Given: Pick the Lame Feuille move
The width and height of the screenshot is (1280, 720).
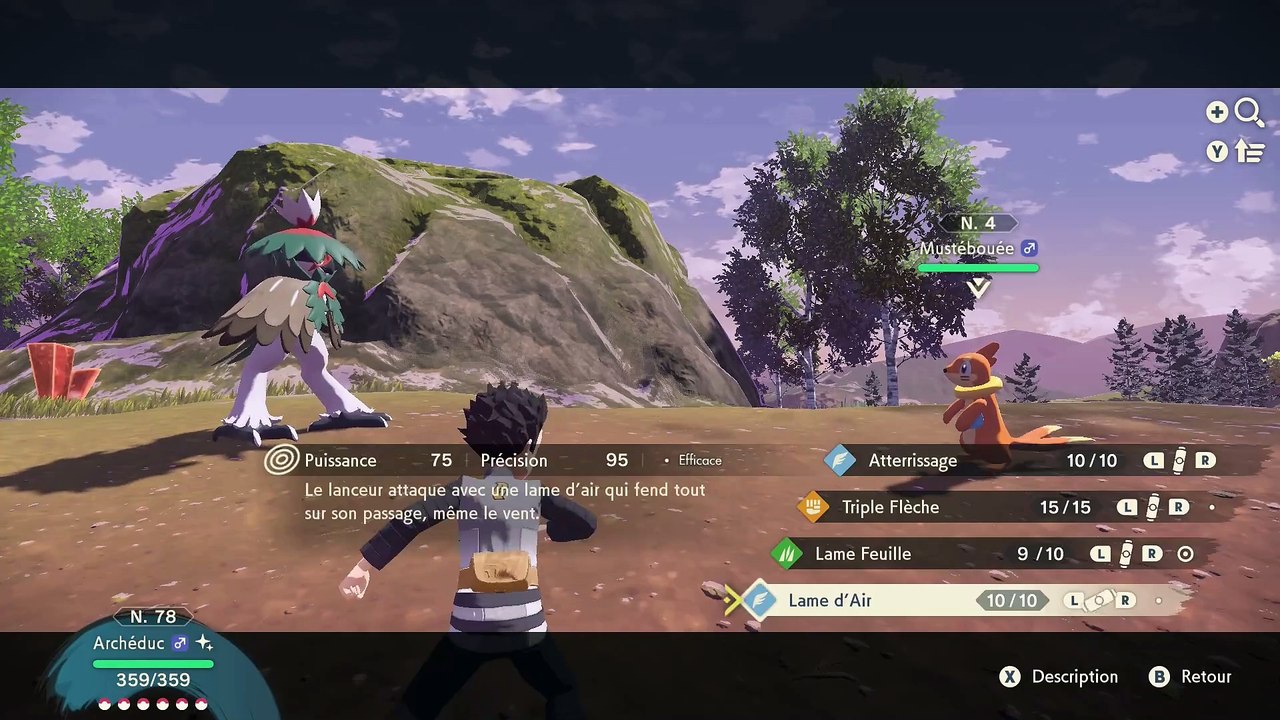Looking at the screenshot, I should click(x=863, y=554).
